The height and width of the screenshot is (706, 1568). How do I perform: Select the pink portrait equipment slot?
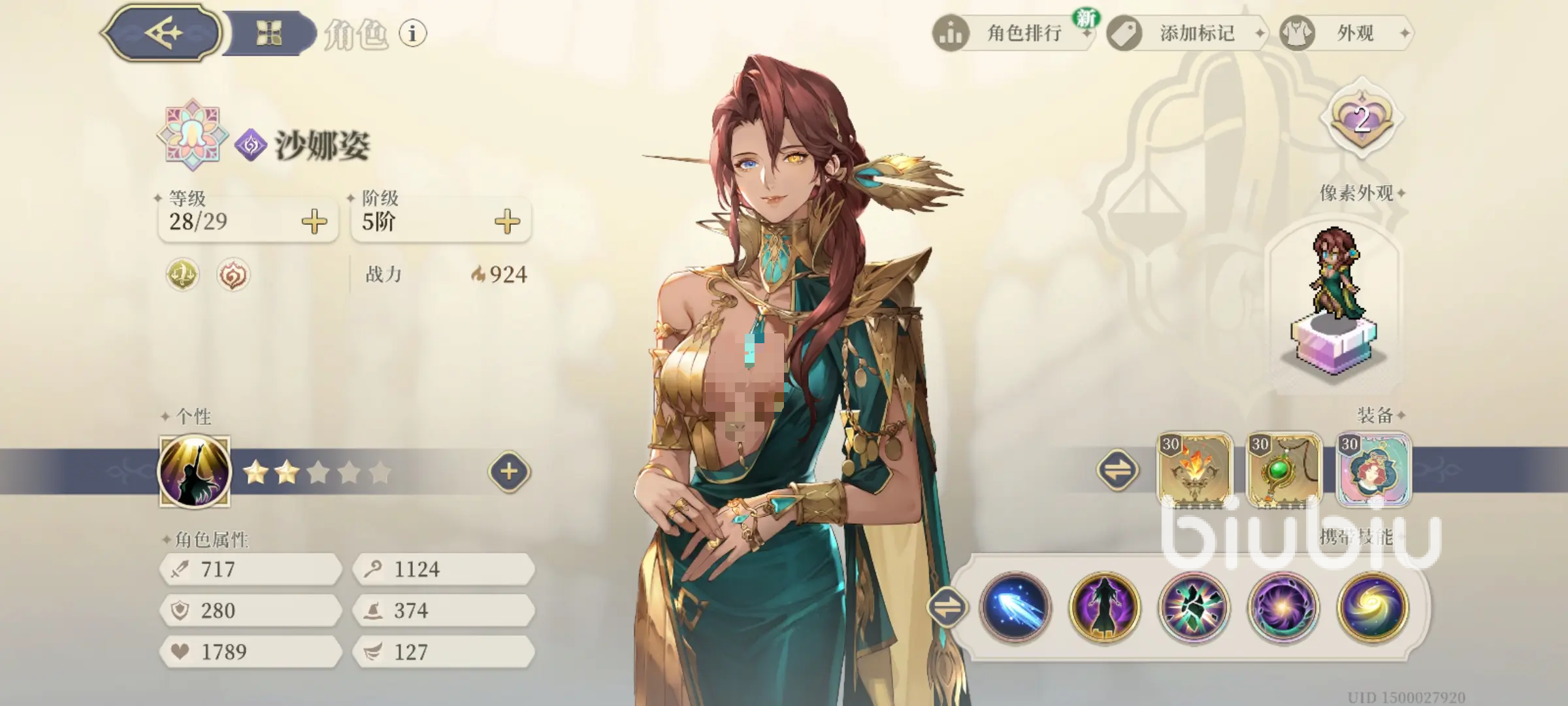(x=1373, y=470)
